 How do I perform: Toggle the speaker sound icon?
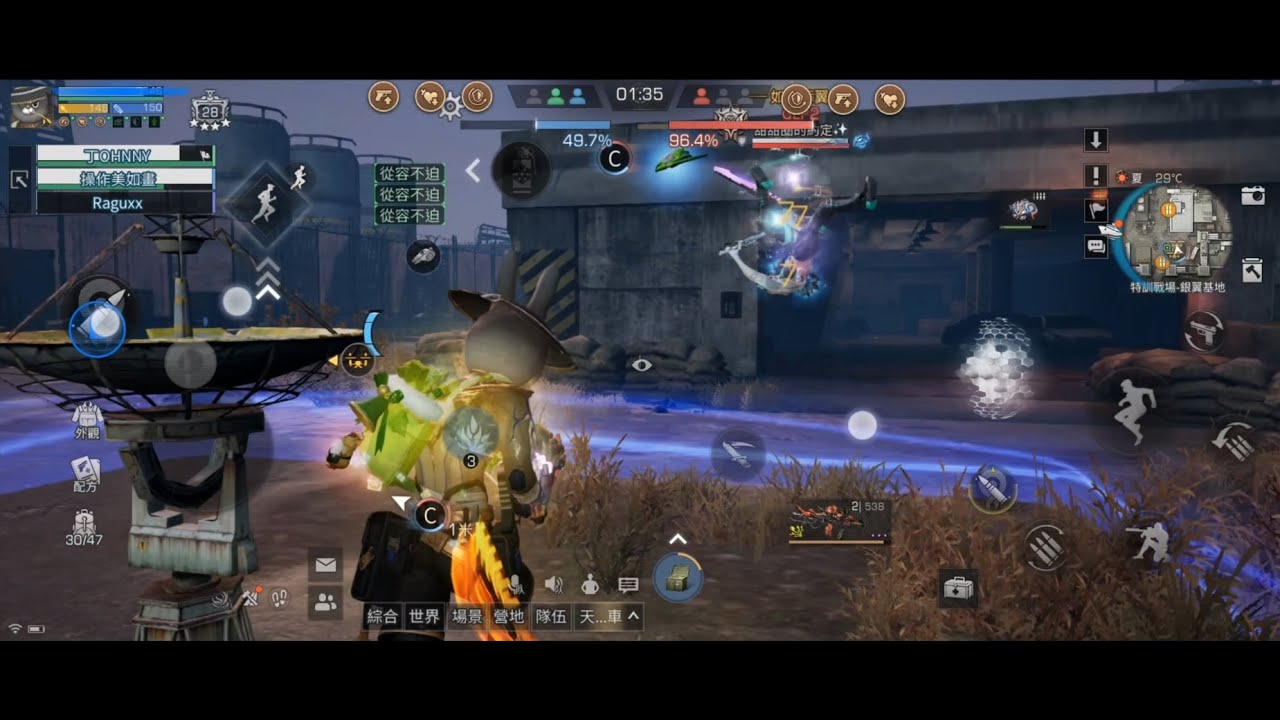coord(552,584)
